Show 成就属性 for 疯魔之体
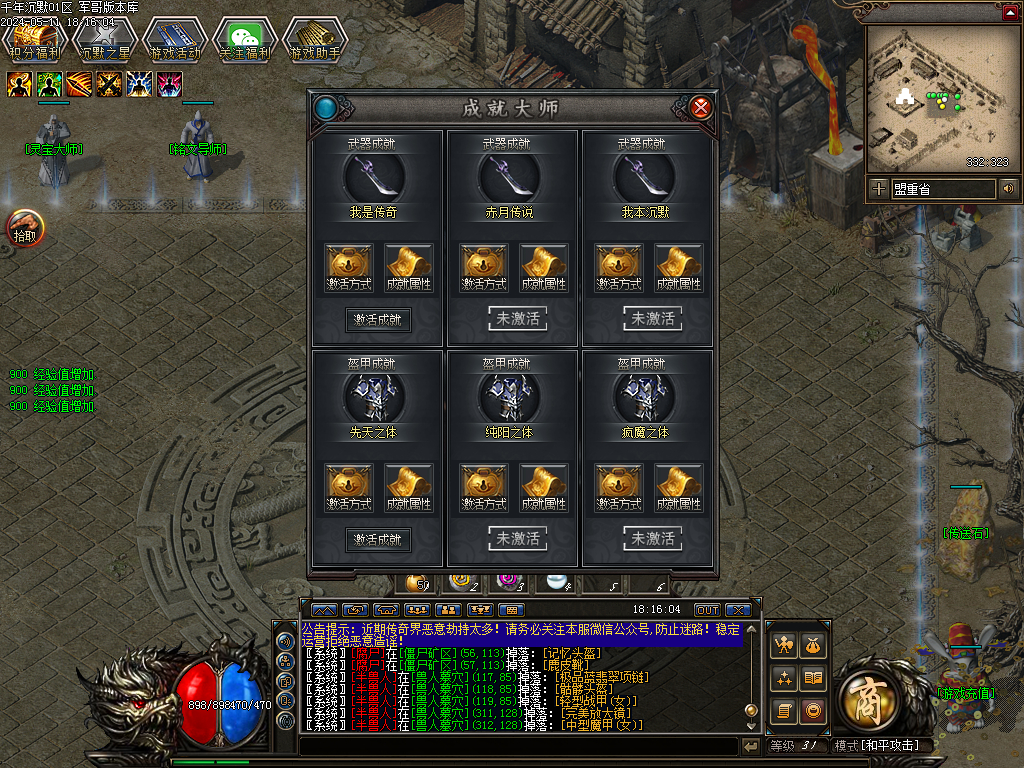 point(680,488)
